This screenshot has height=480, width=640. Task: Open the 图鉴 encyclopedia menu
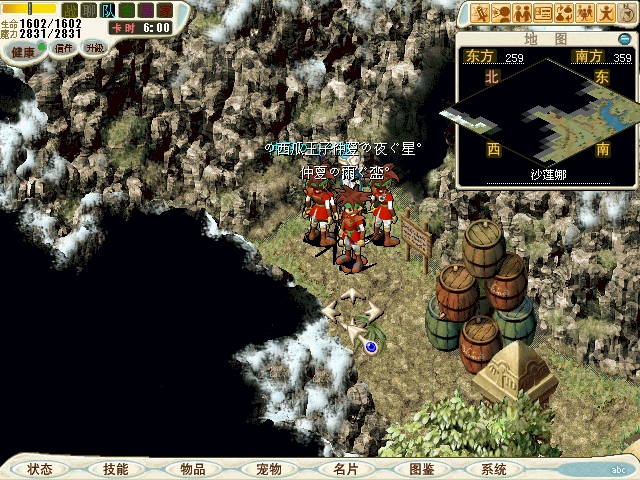pyautogui.click(x=420, y=469)
